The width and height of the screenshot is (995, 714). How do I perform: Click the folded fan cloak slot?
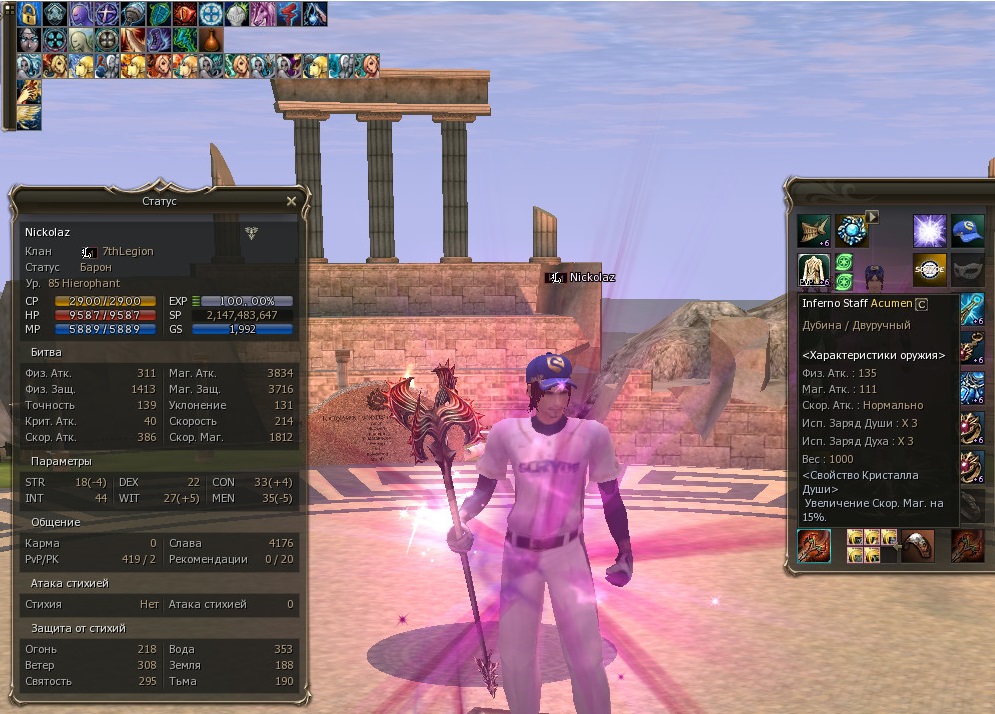813,231
